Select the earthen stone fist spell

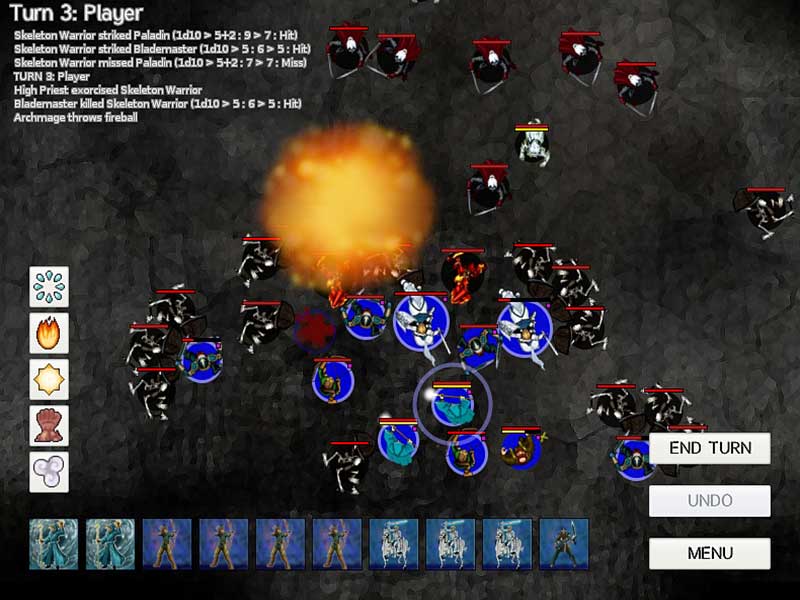(x=49, y=425)
